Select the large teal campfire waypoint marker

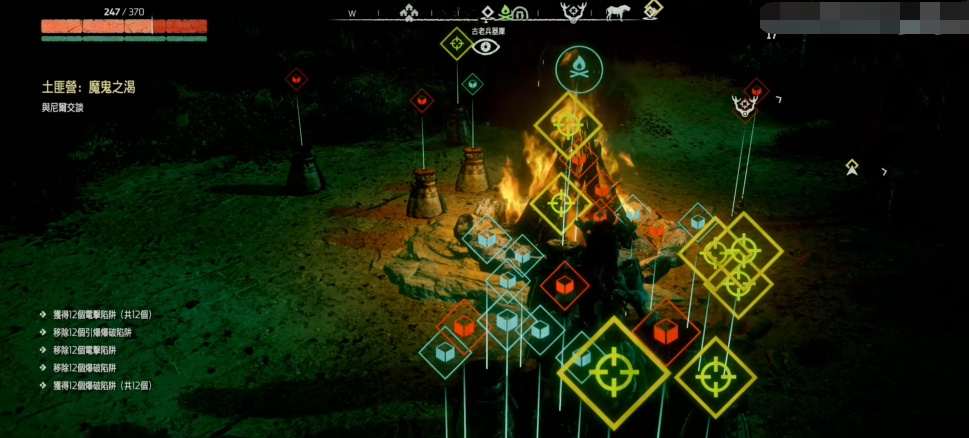(578, 69)
